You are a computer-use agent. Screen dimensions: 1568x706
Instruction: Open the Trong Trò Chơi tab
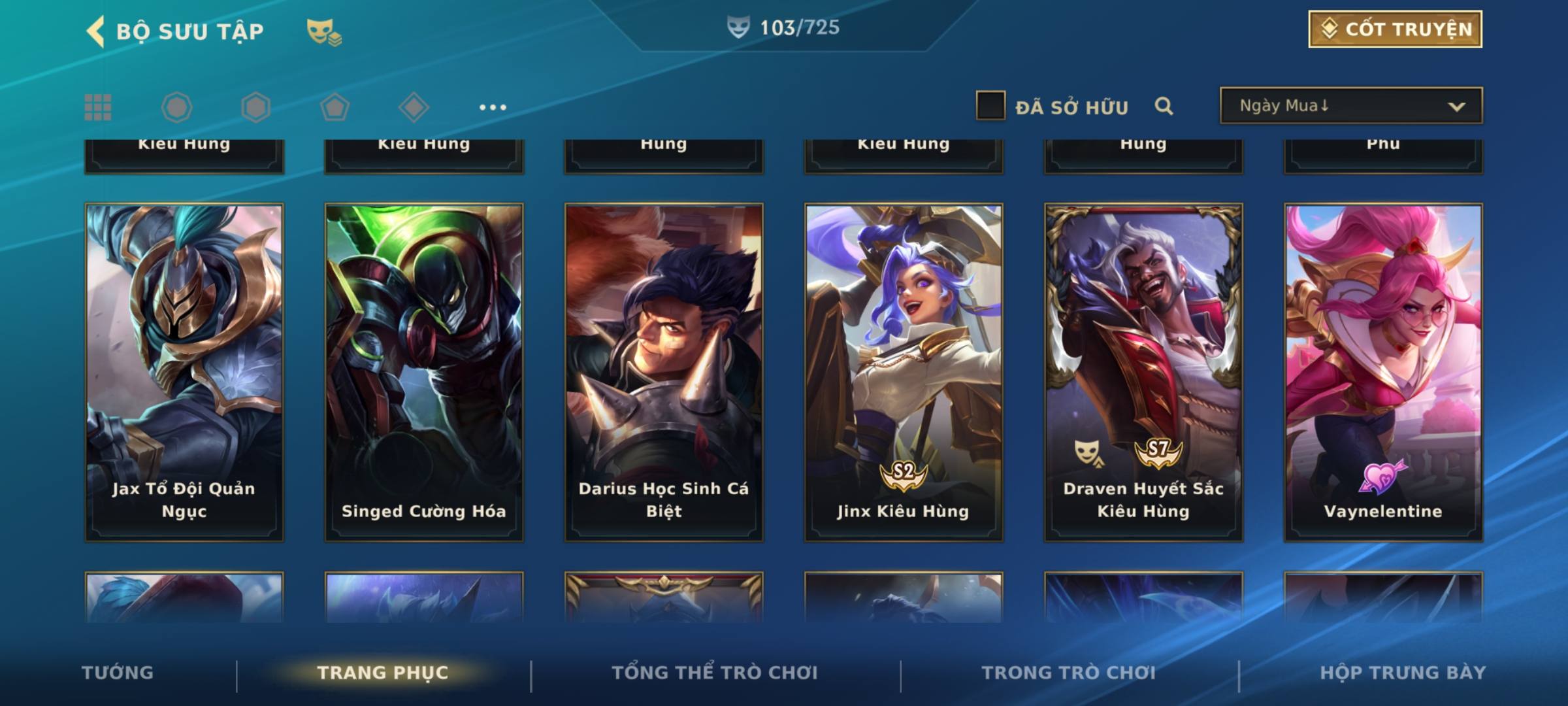1069,673
